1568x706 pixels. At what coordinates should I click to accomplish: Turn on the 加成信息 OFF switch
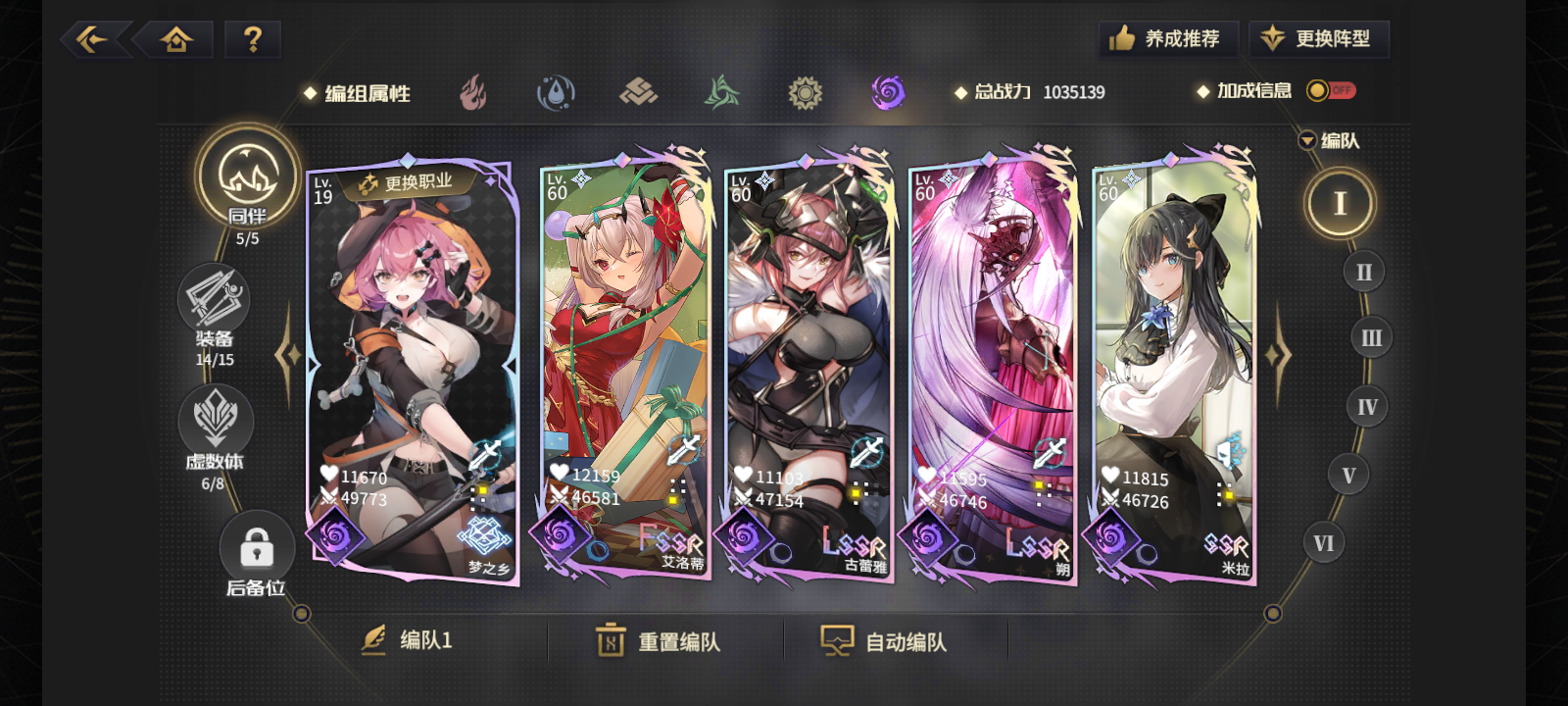click(1333, 89)
